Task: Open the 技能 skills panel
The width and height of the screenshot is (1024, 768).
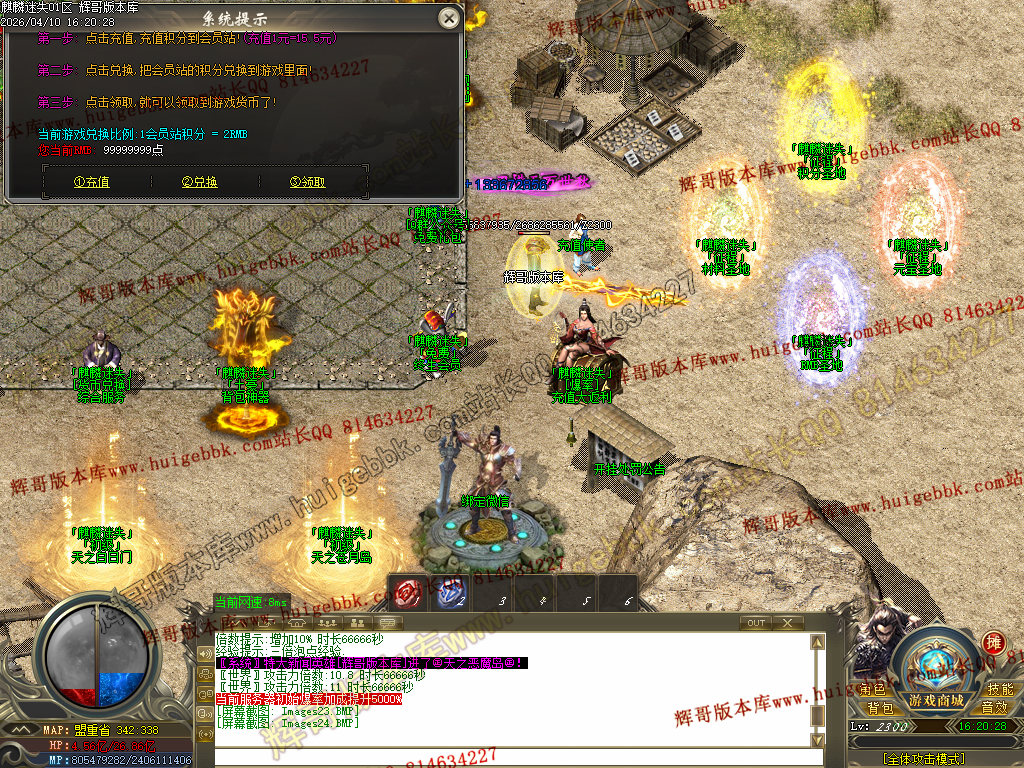Action: [x=999, y=689]
